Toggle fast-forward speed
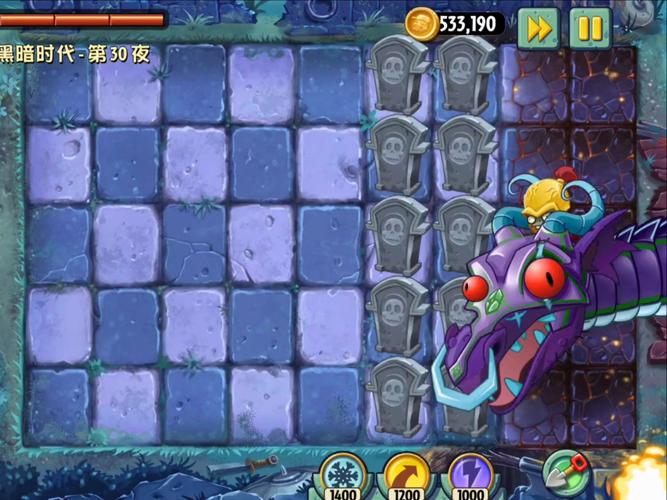The image size is (667, 500). click(539, 28)
